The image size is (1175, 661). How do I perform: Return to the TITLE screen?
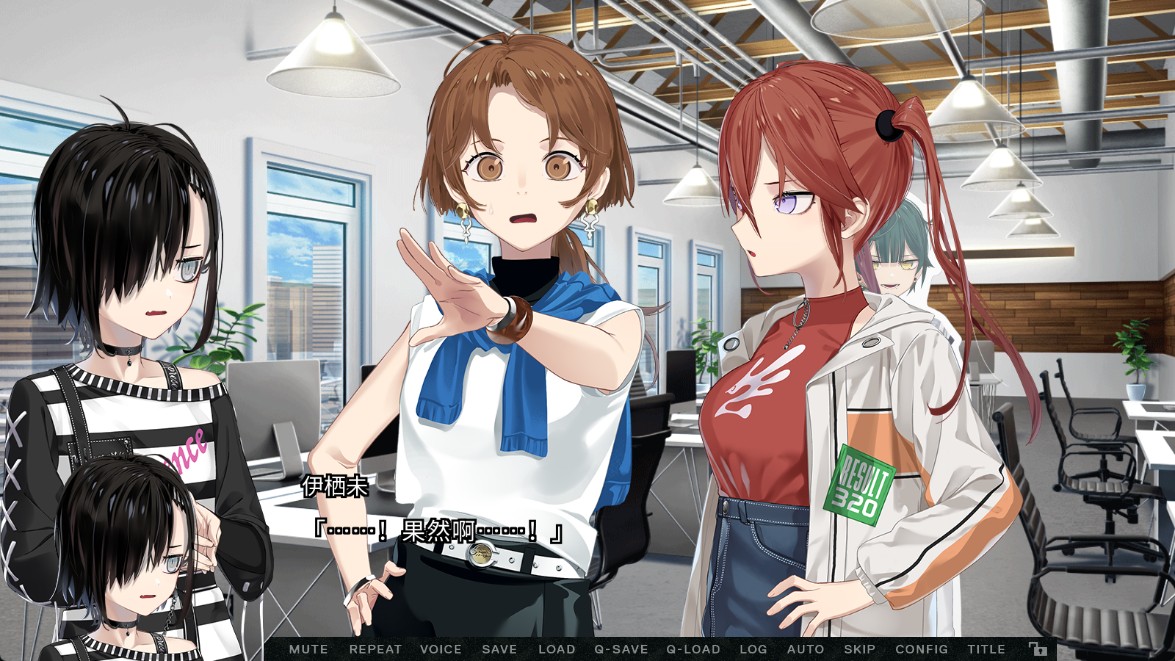click(x=986, y=649)
